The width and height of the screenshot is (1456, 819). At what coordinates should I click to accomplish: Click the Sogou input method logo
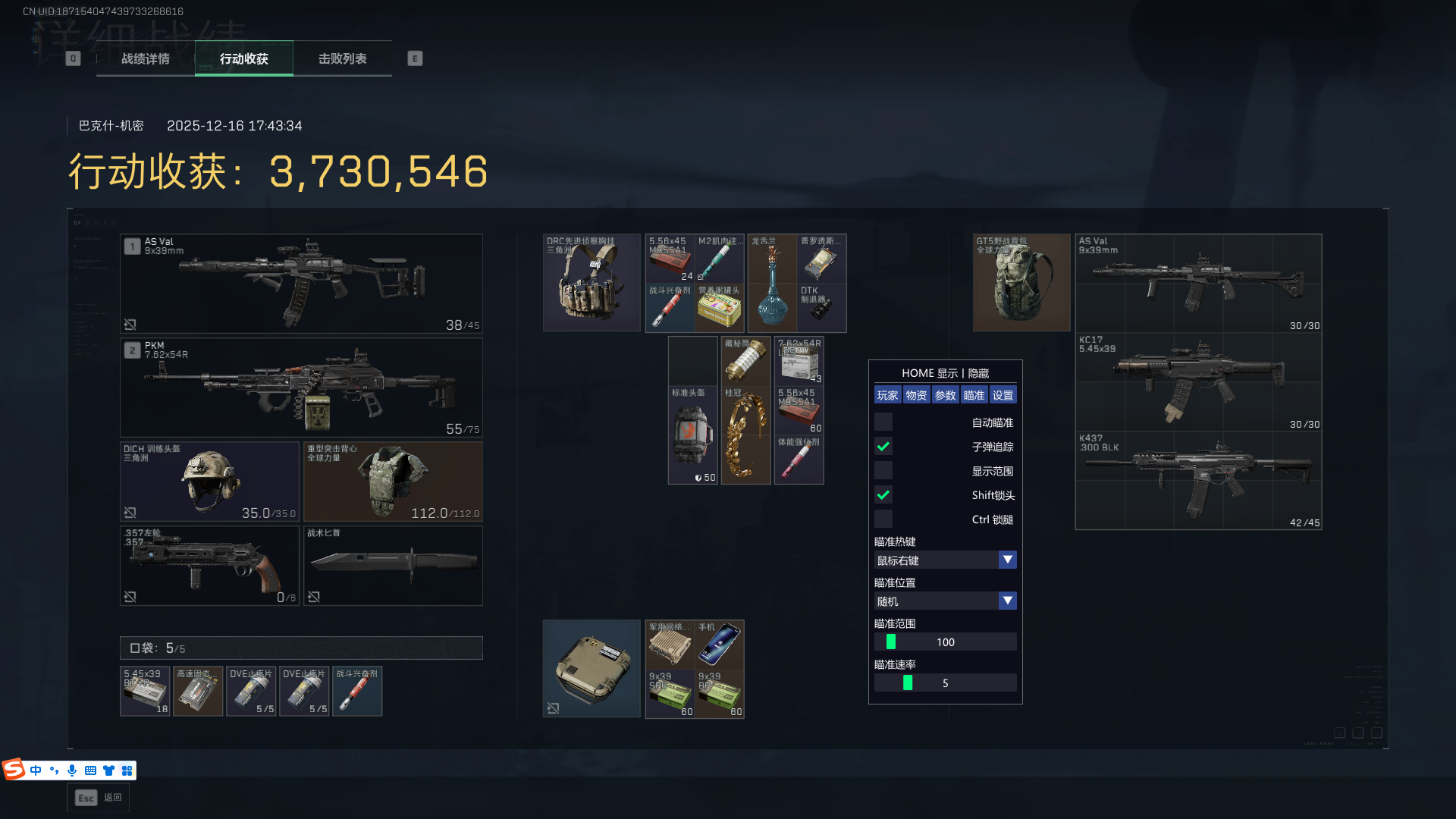tap(14, 770)
